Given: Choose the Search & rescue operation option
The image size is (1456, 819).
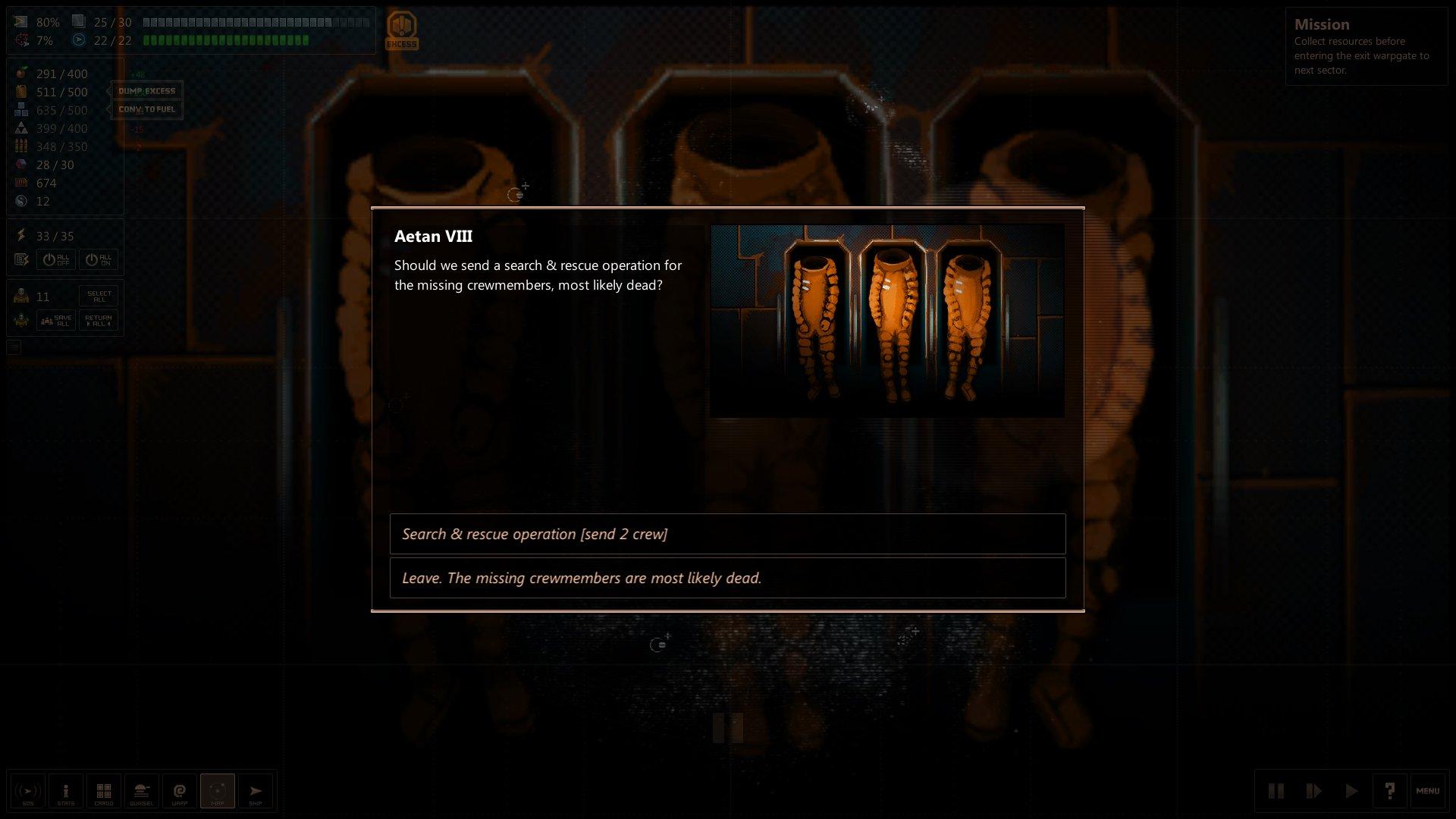Looking at the screenshot, I should click(x=726, y=534).
